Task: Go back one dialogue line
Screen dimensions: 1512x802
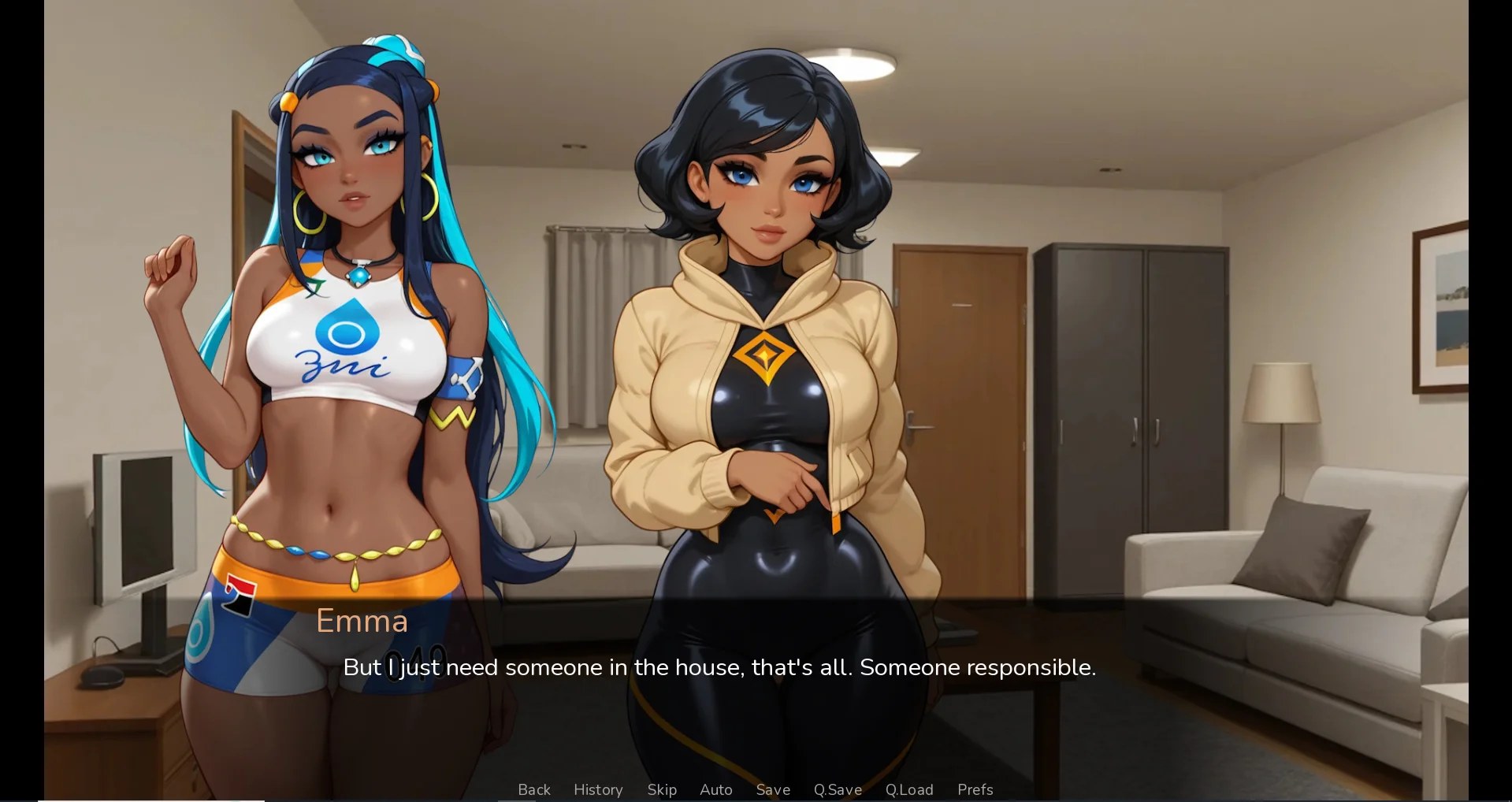Action: pos(534,789)
